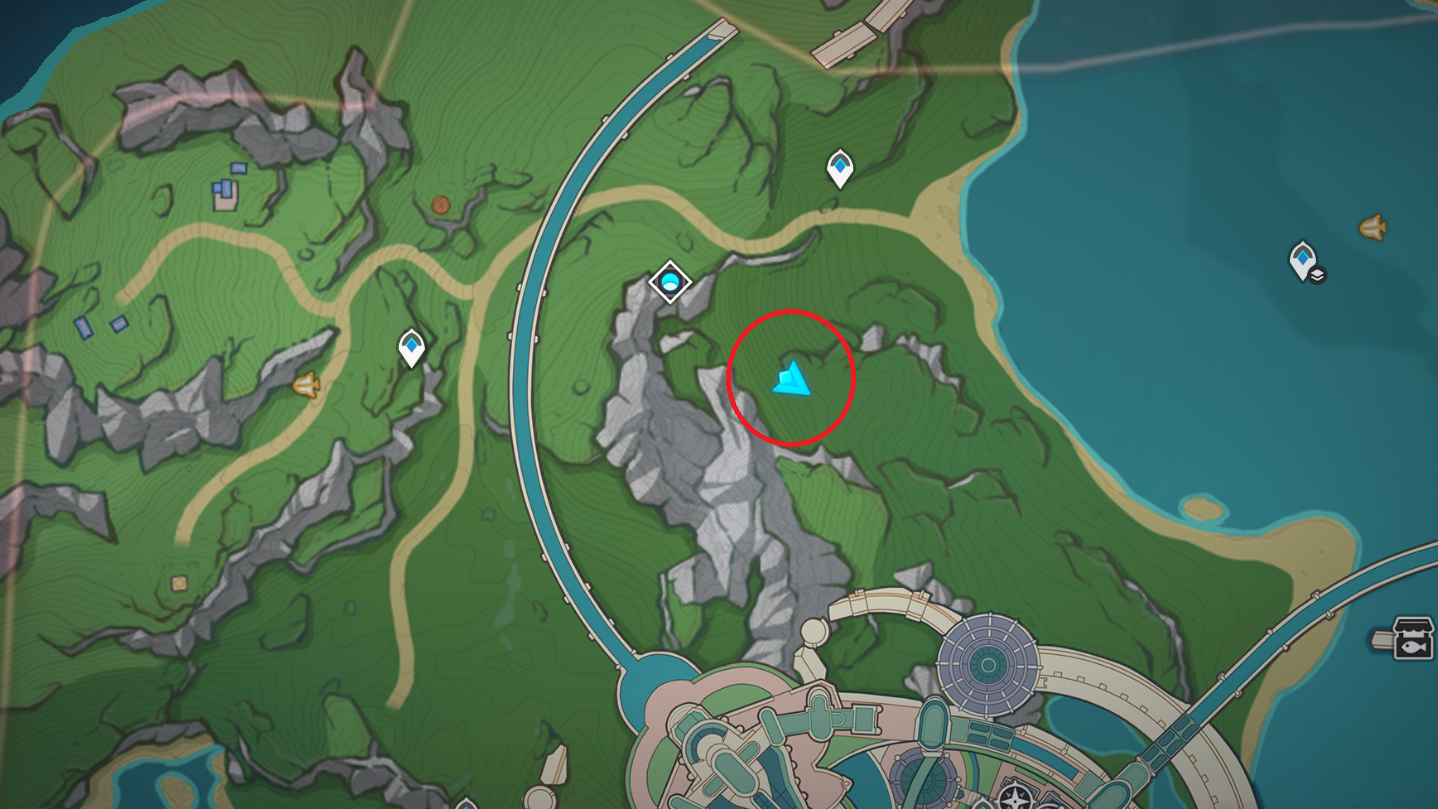Toggle the layer badge on the sea waypoint
1438x809 pixels.
coord(1317,274)
